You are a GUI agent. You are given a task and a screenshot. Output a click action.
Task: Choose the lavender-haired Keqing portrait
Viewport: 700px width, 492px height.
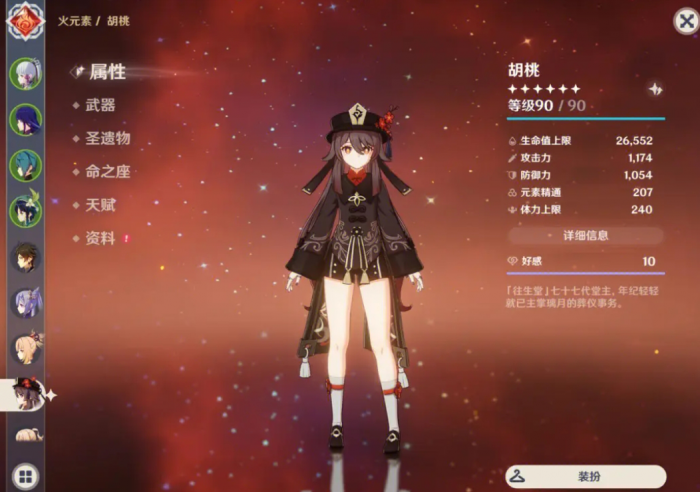25,303
